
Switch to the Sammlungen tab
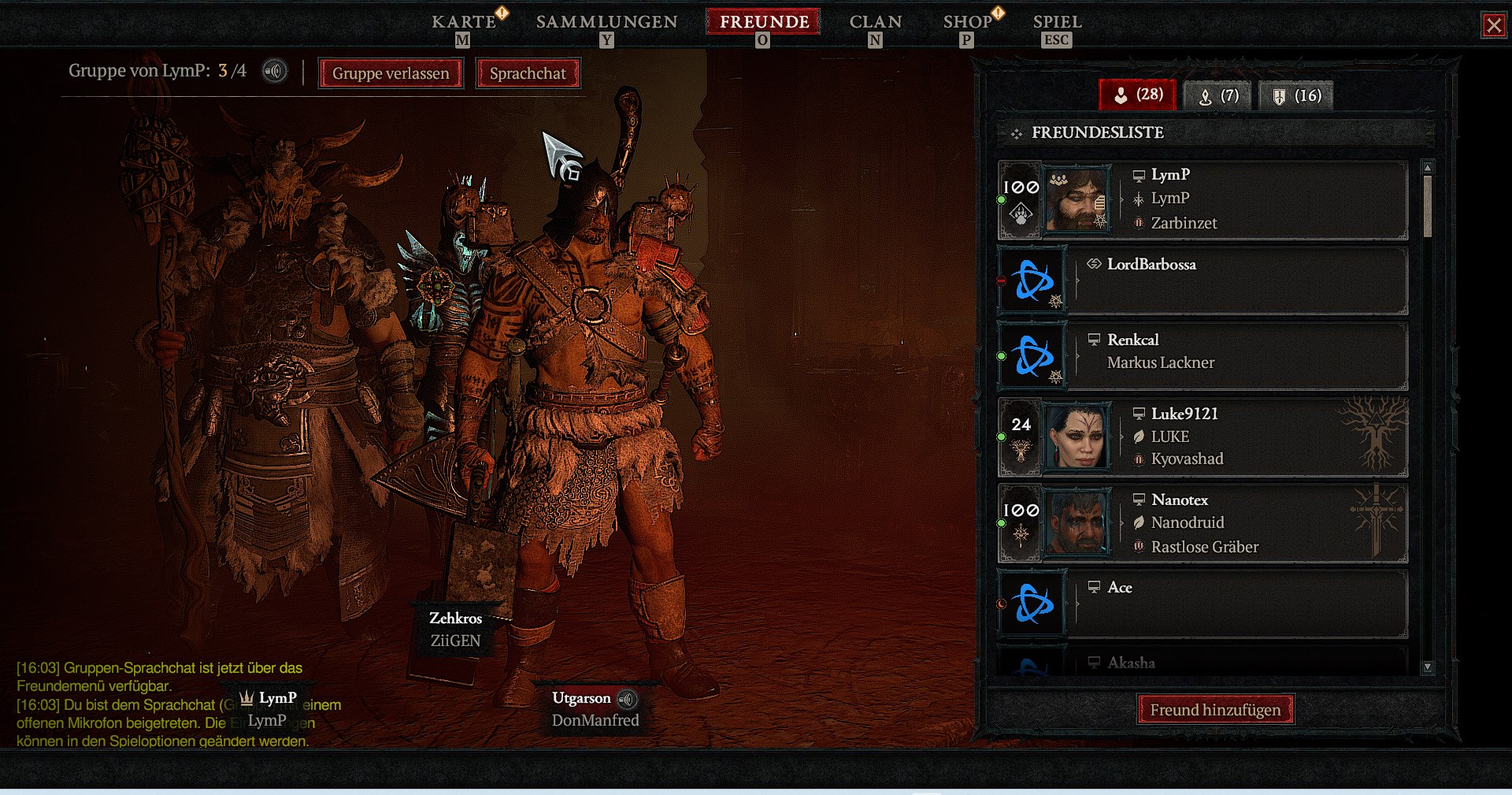tap(606, 22)
